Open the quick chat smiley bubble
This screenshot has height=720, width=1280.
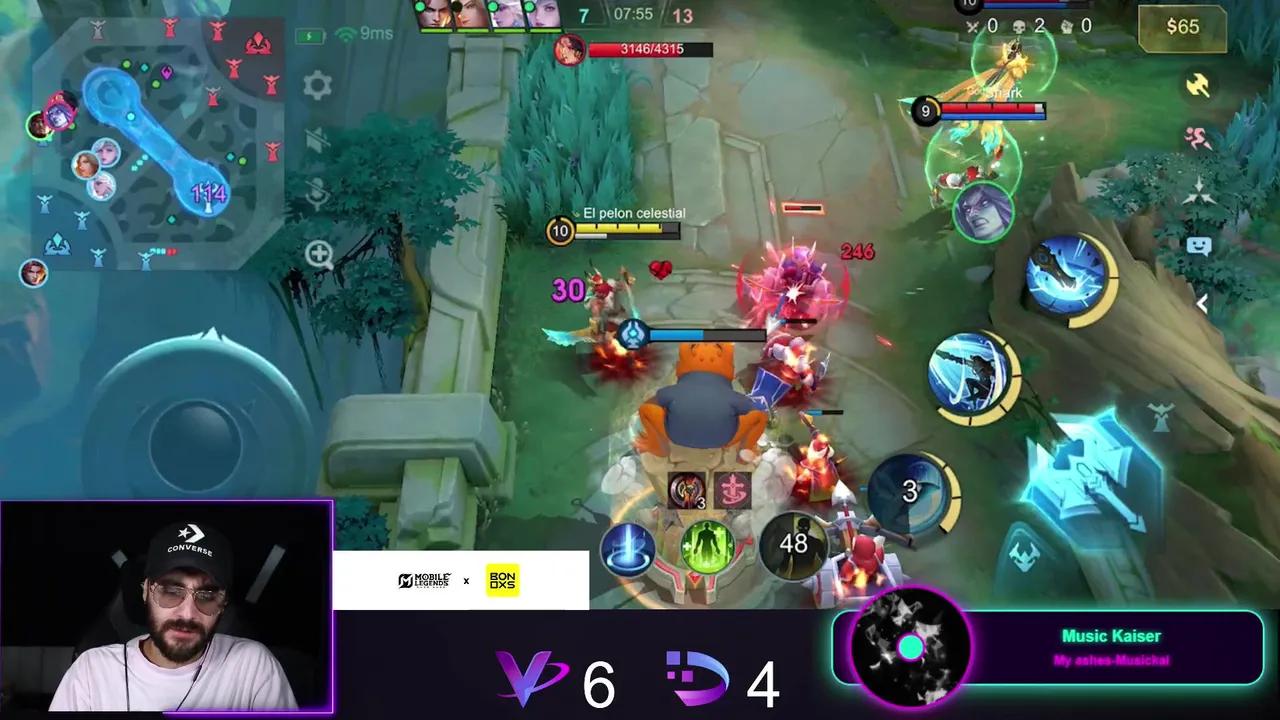click(x=1197, y=245)
